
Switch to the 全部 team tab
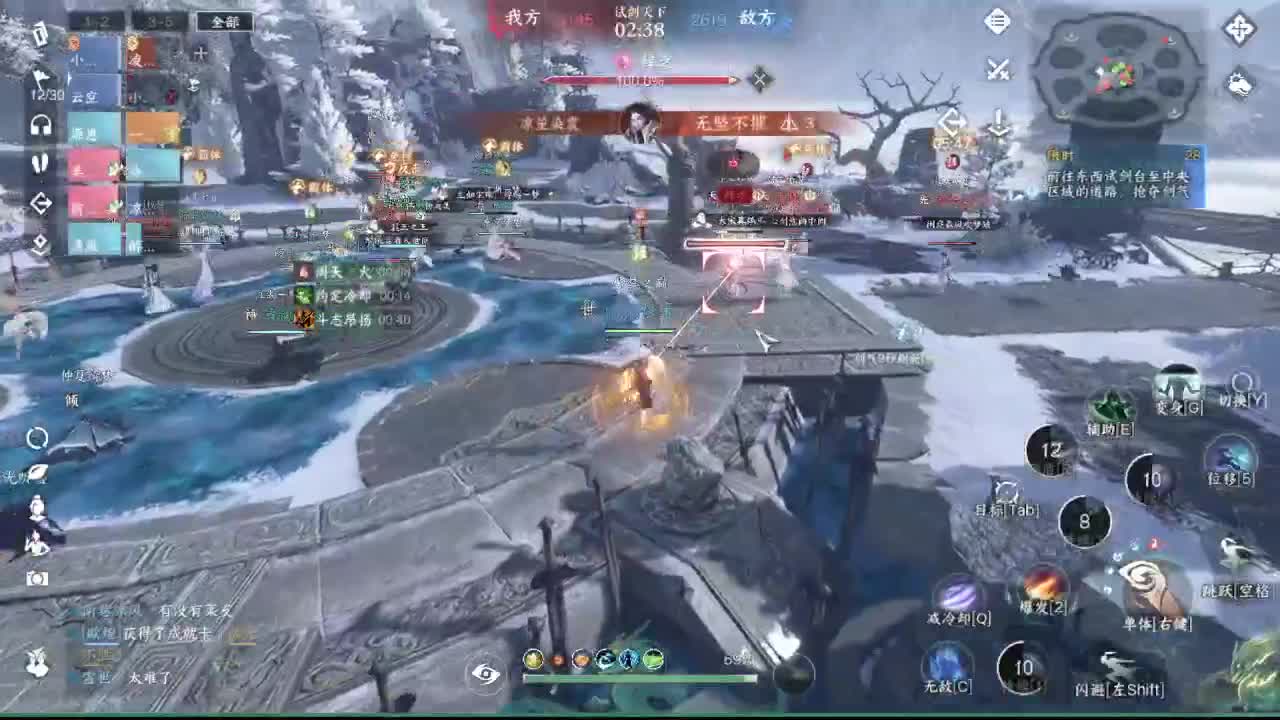pos(226,21)
